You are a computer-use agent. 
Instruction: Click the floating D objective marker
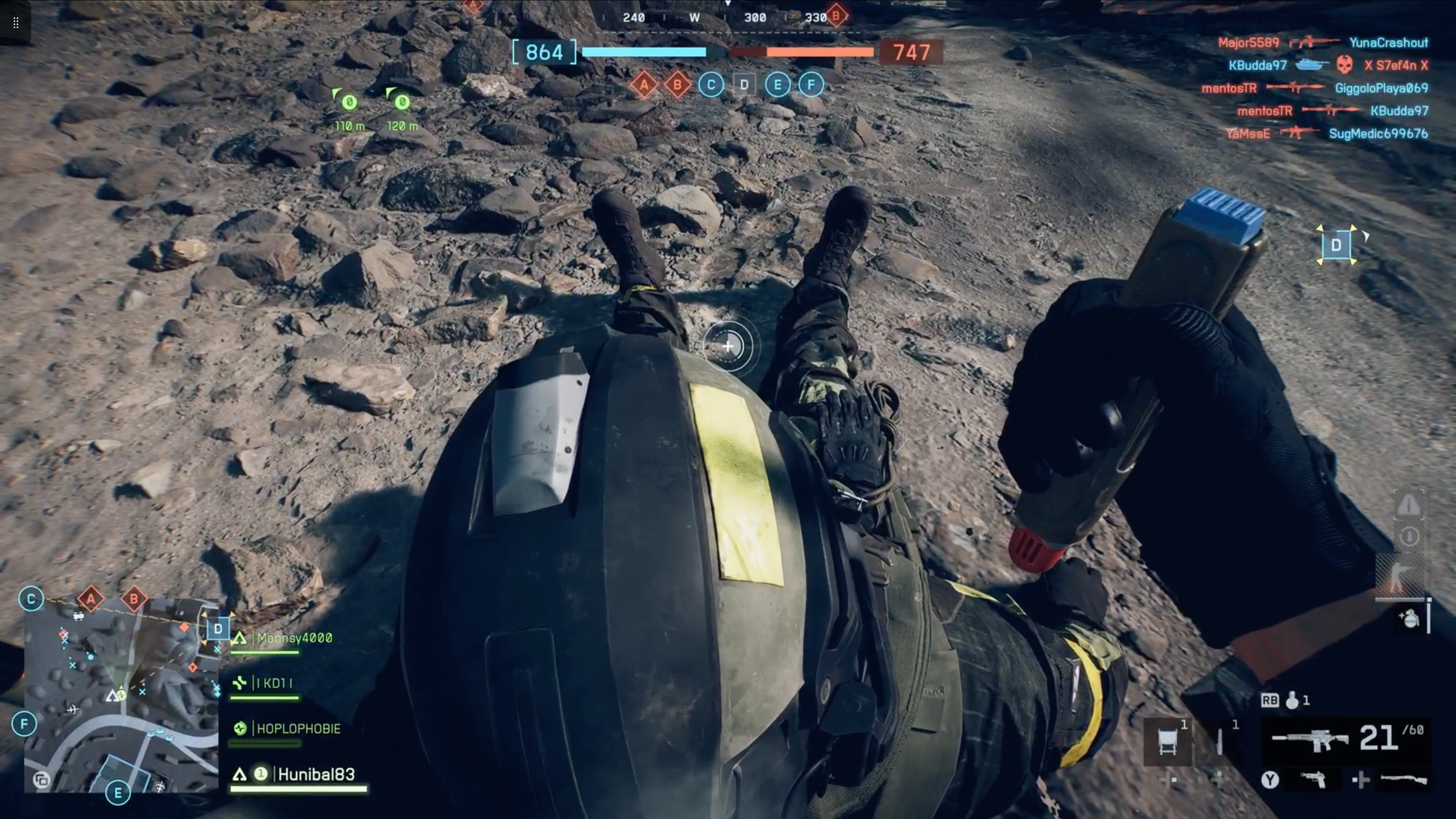(x=1336, y=245)
